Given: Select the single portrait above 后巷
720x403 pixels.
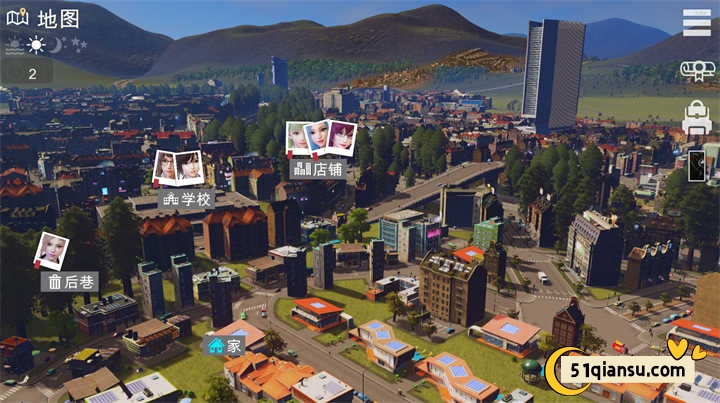Looking at the screenshot, I should (51, 250).
